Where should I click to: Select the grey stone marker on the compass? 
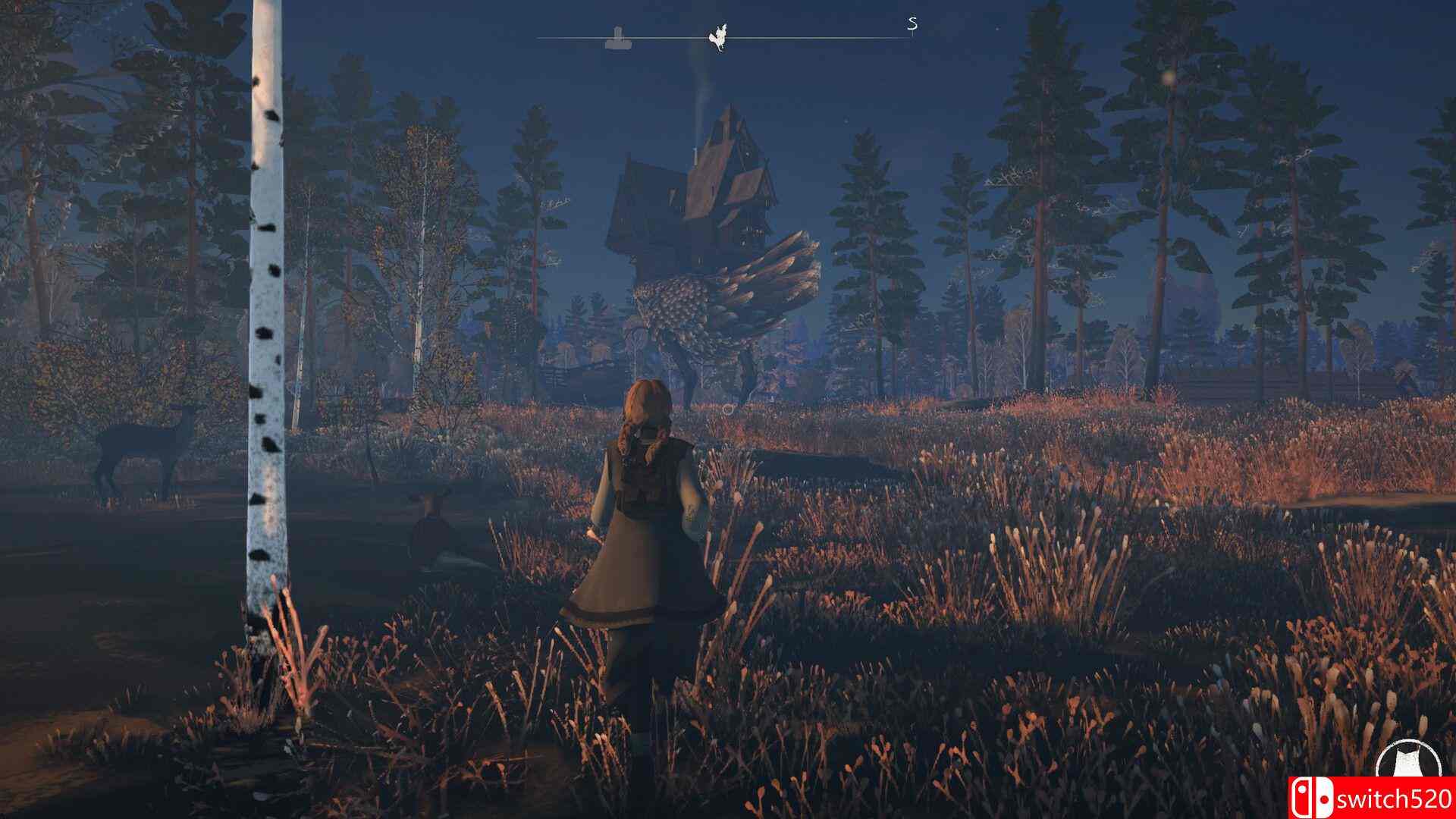click(618, 38)
